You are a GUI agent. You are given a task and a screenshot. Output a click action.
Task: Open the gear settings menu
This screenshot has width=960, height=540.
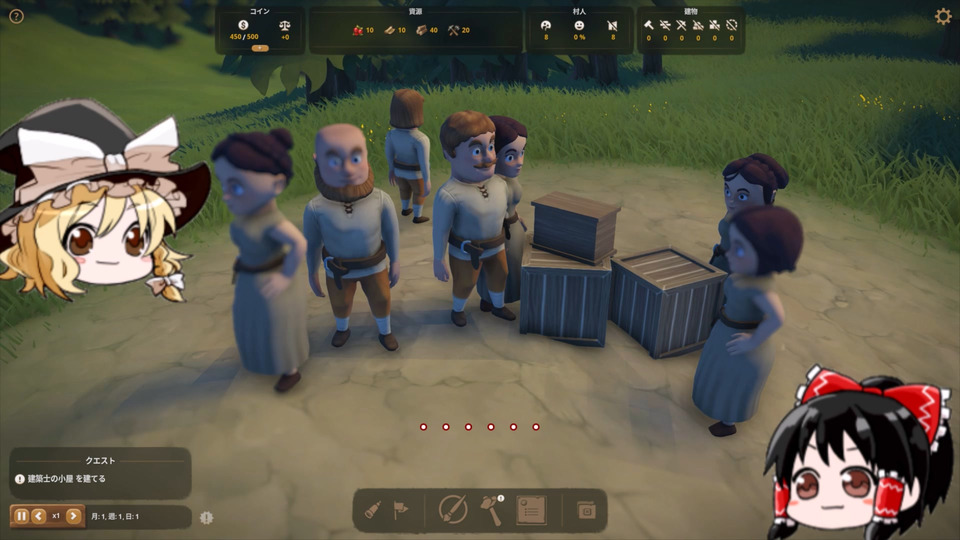pos(943,16)
